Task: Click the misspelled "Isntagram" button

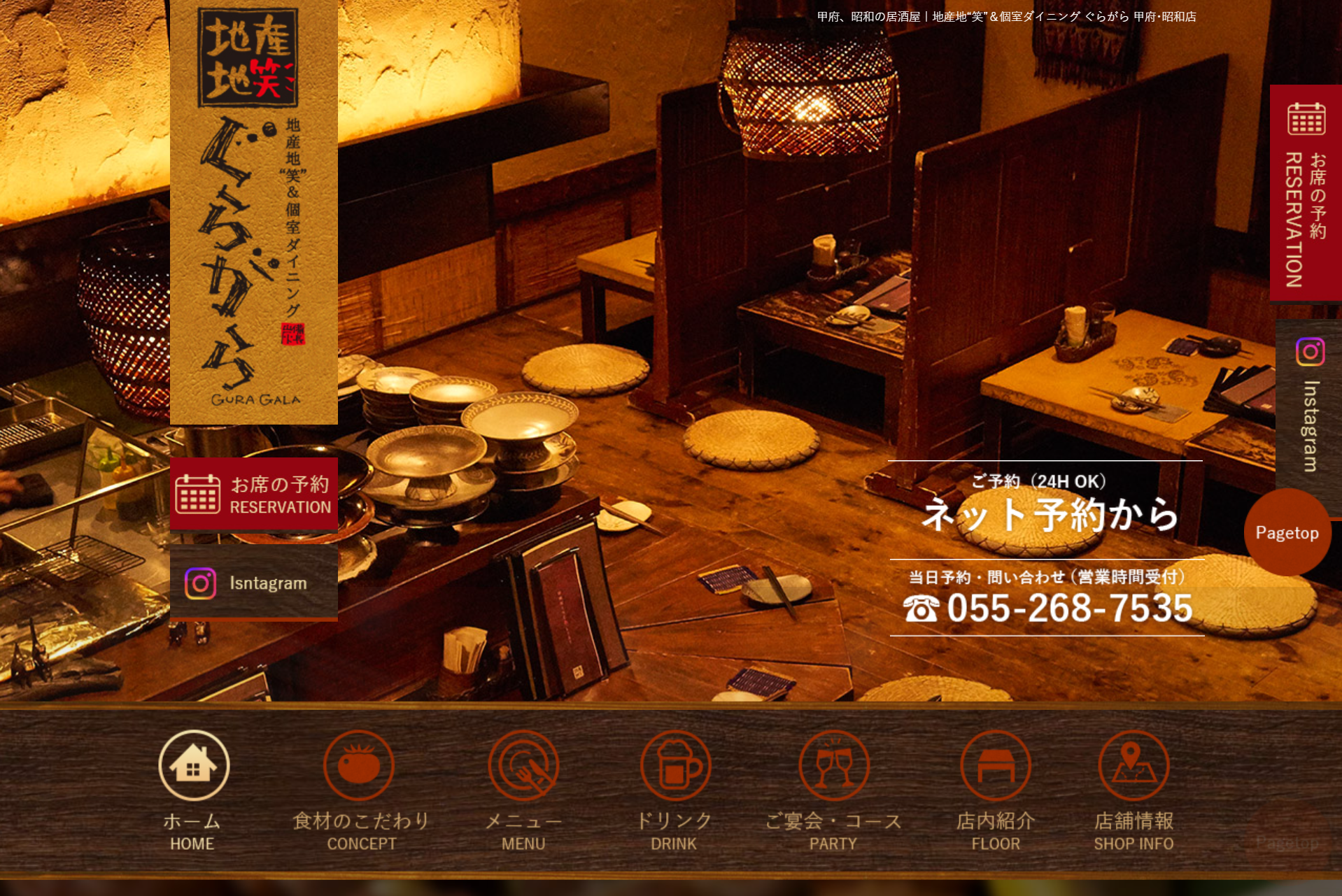Action: click(254, 583)
